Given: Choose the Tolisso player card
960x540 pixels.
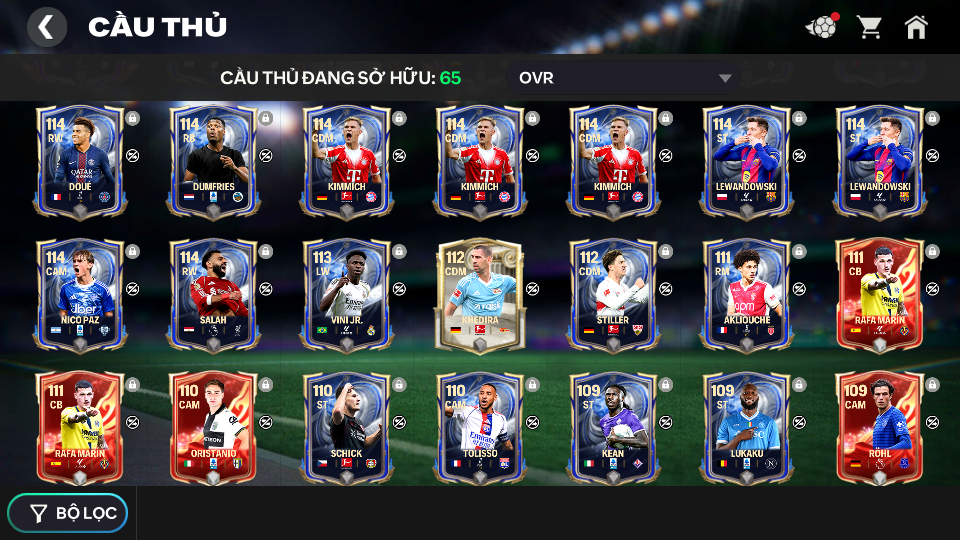Looking at the screenshot, I should 479,428.
